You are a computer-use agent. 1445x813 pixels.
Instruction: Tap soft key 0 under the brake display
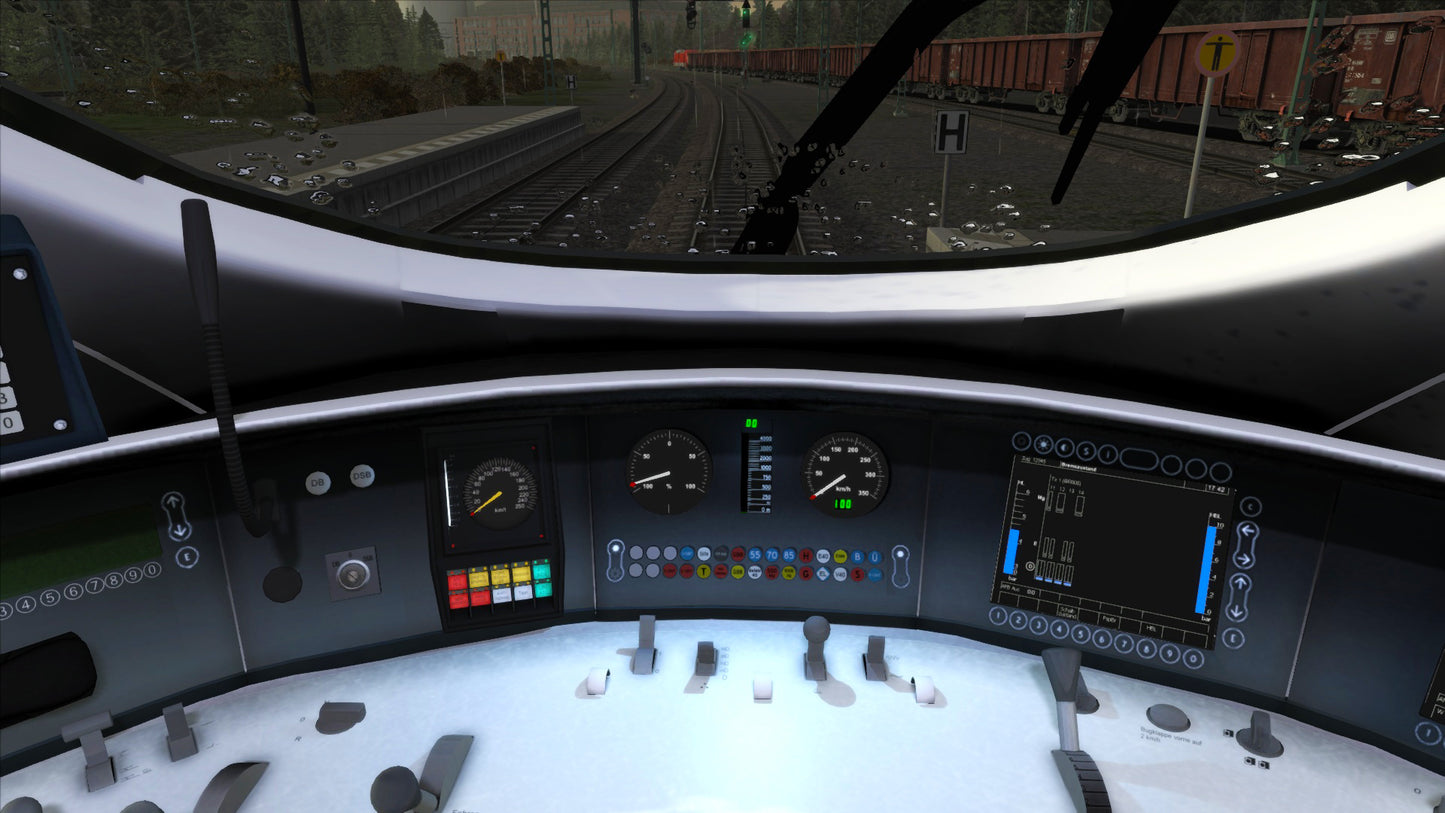(1193, 658)
